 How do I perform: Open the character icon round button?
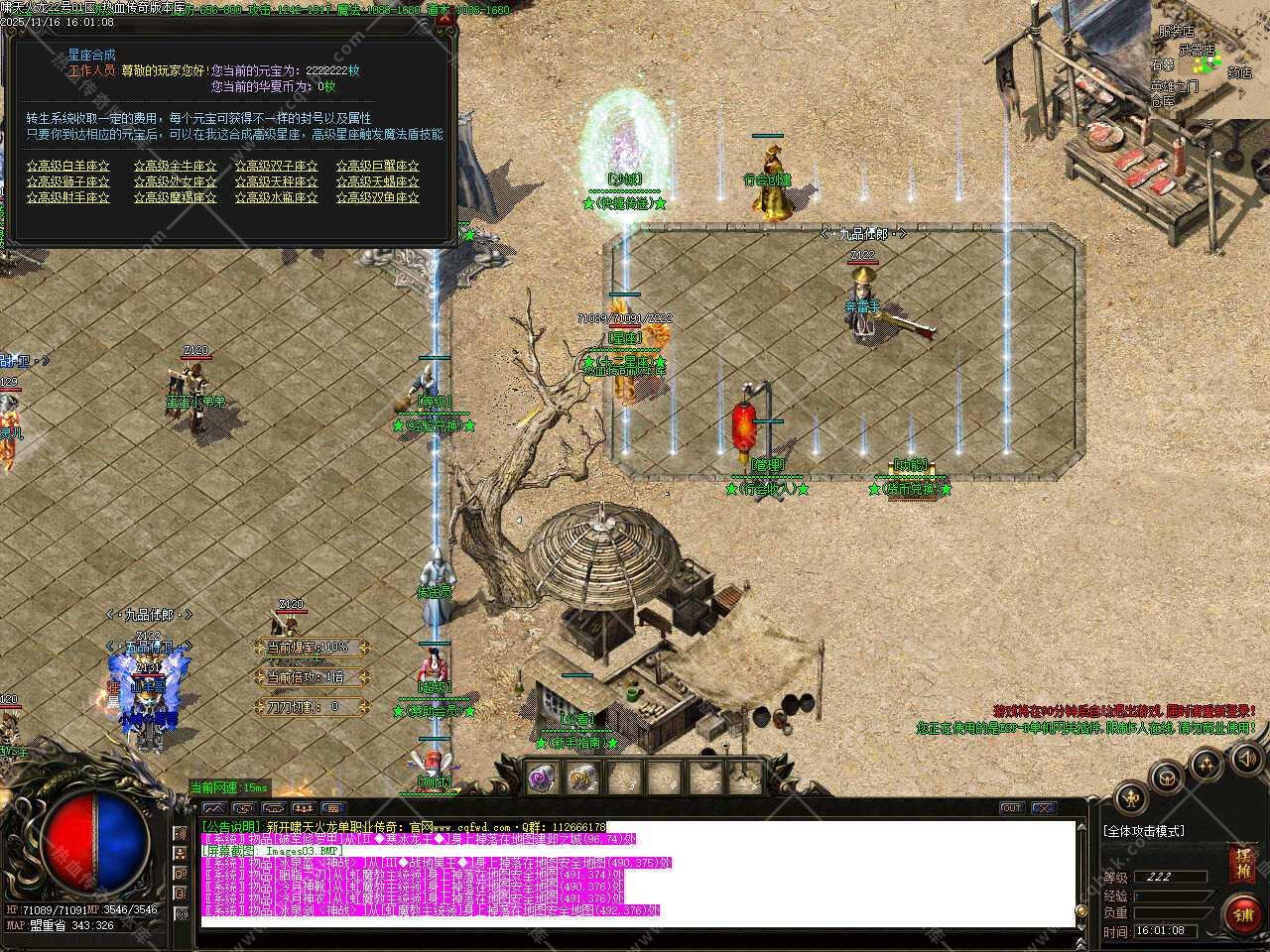point(1132,798)
